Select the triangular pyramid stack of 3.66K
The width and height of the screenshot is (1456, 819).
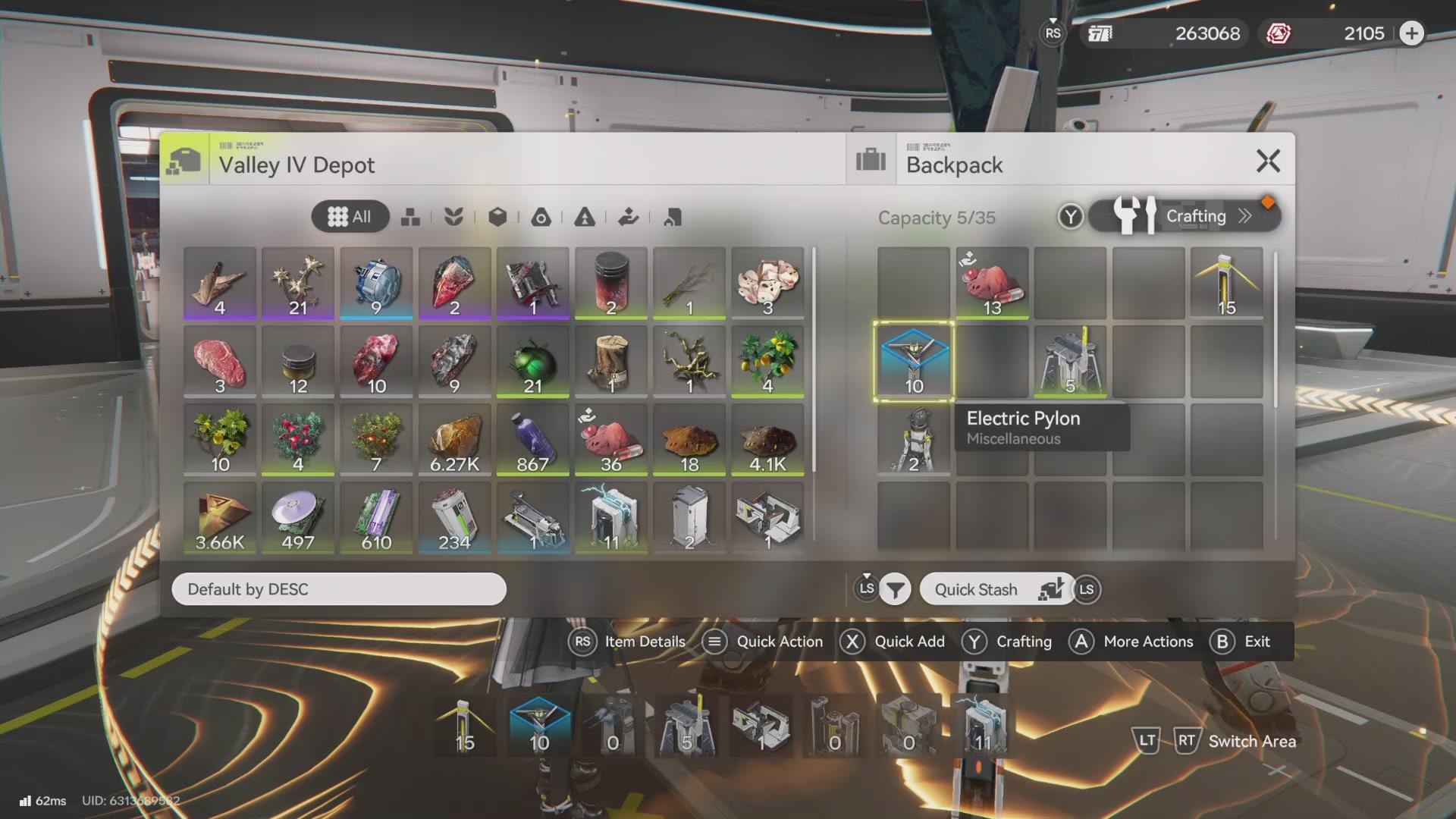tap(220, 517)
